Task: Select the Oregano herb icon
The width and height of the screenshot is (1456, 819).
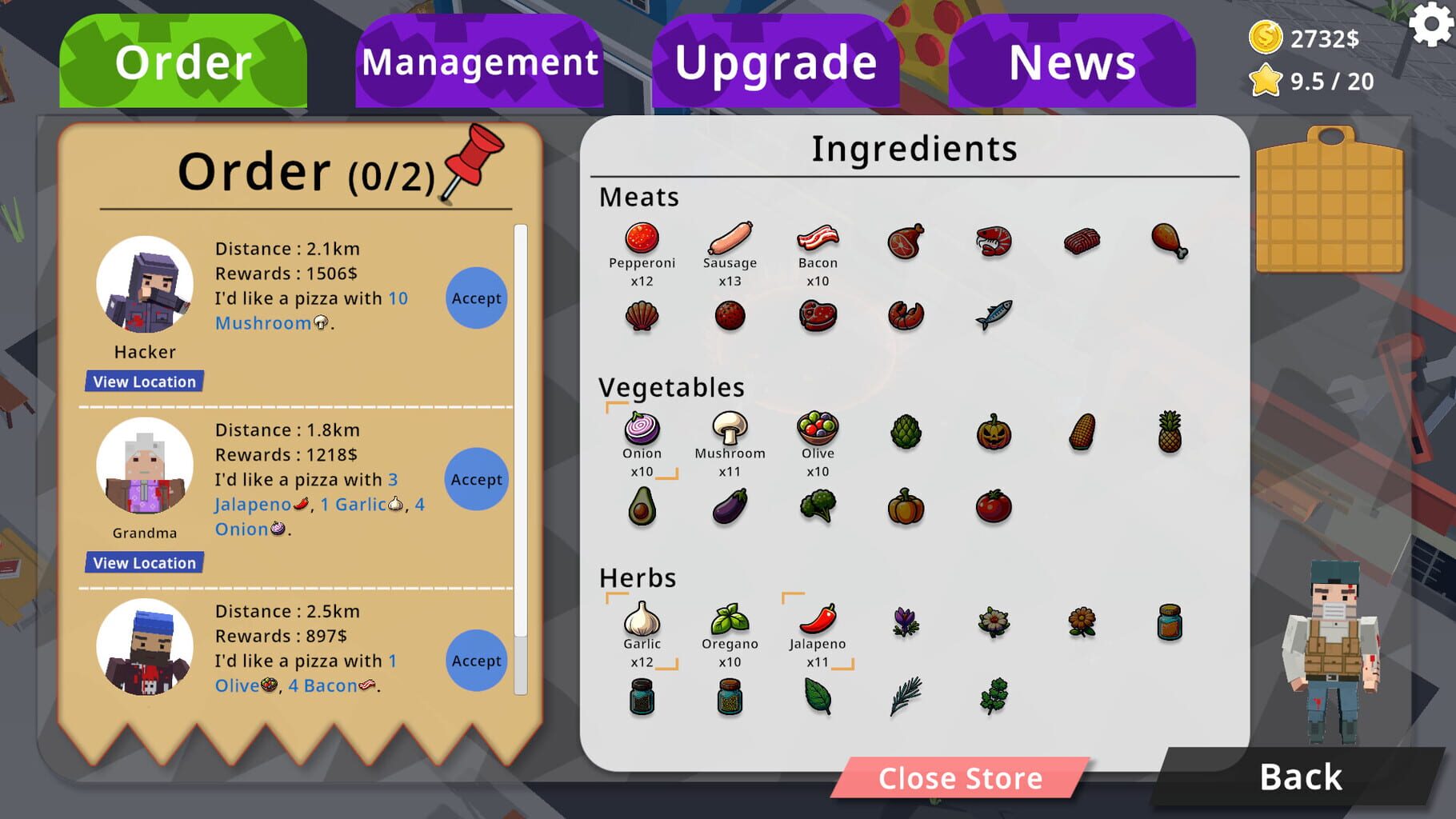Action: pos(730,621)
